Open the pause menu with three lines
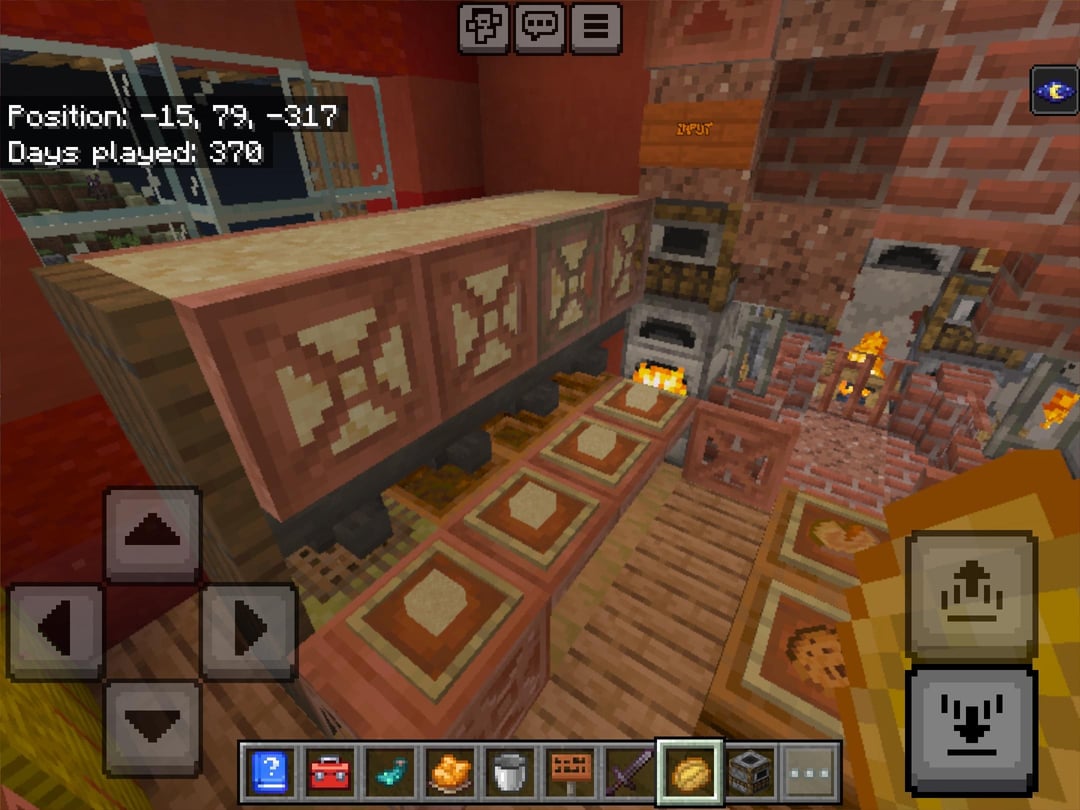This screenshot has height=810, width=1080. pos(595,26)
